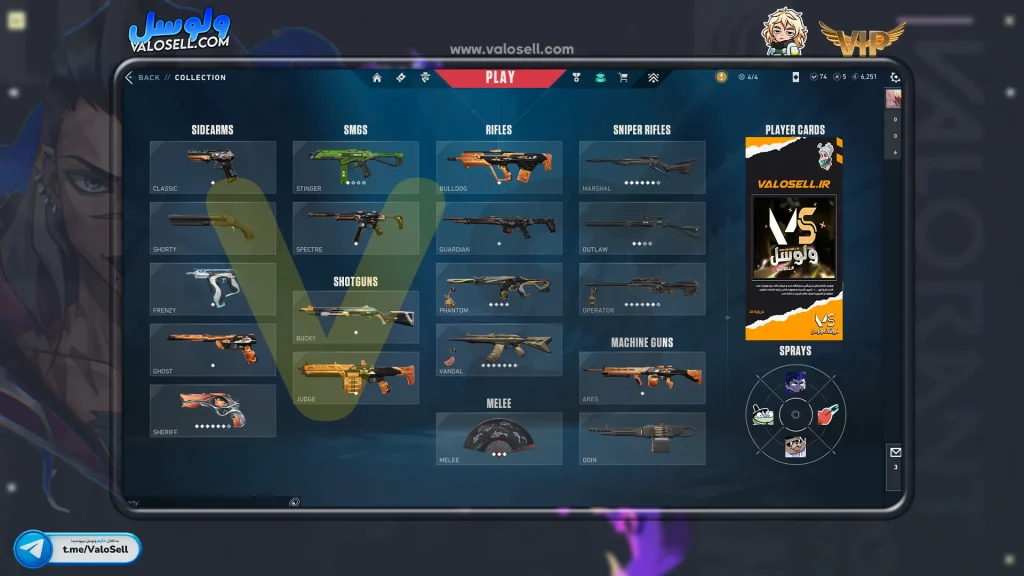This screenshot has width=1024, height=576.
Task: Open the Ghost skin slot
Action: pos(213,350)
